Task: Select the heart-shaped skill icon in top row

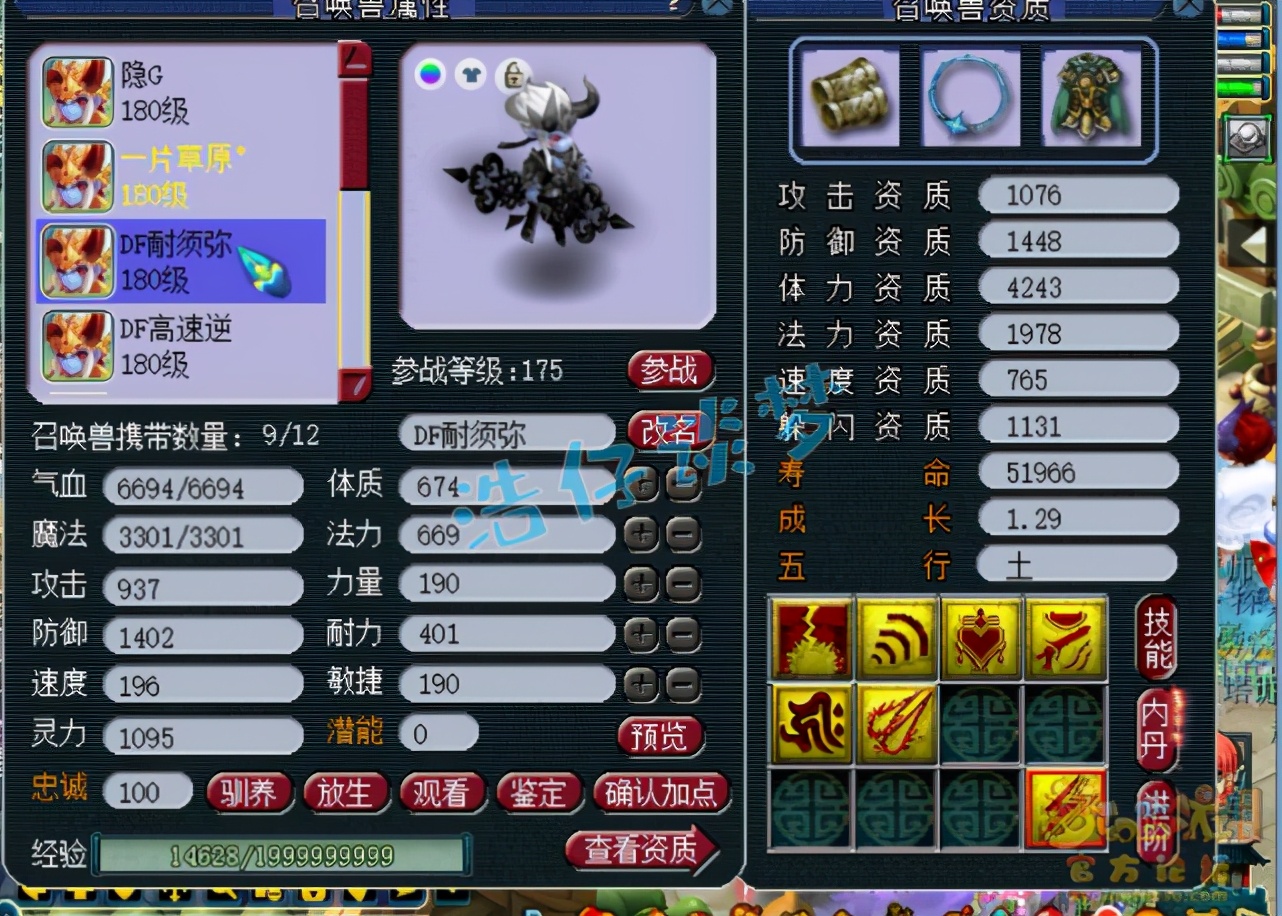Action: [x=981, y=636]
